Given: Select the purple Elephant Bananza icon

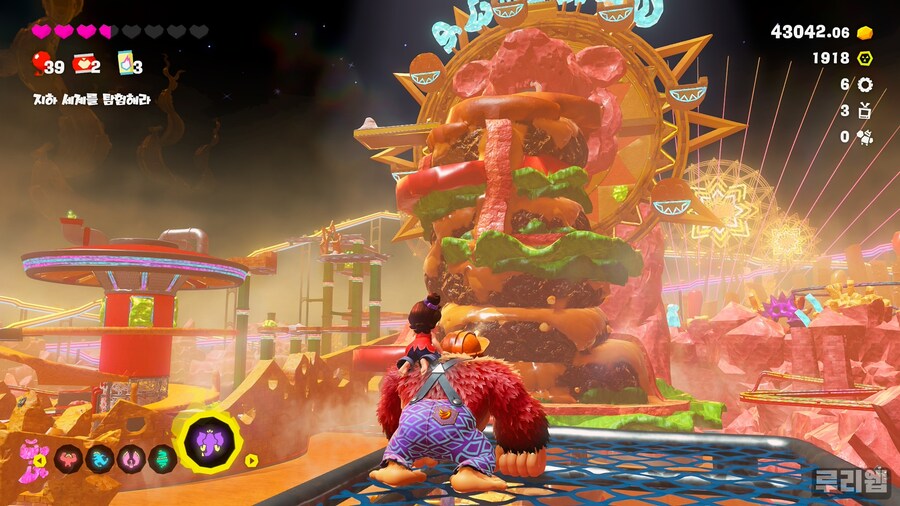Looking at the screenshot, I should point(210,441).
